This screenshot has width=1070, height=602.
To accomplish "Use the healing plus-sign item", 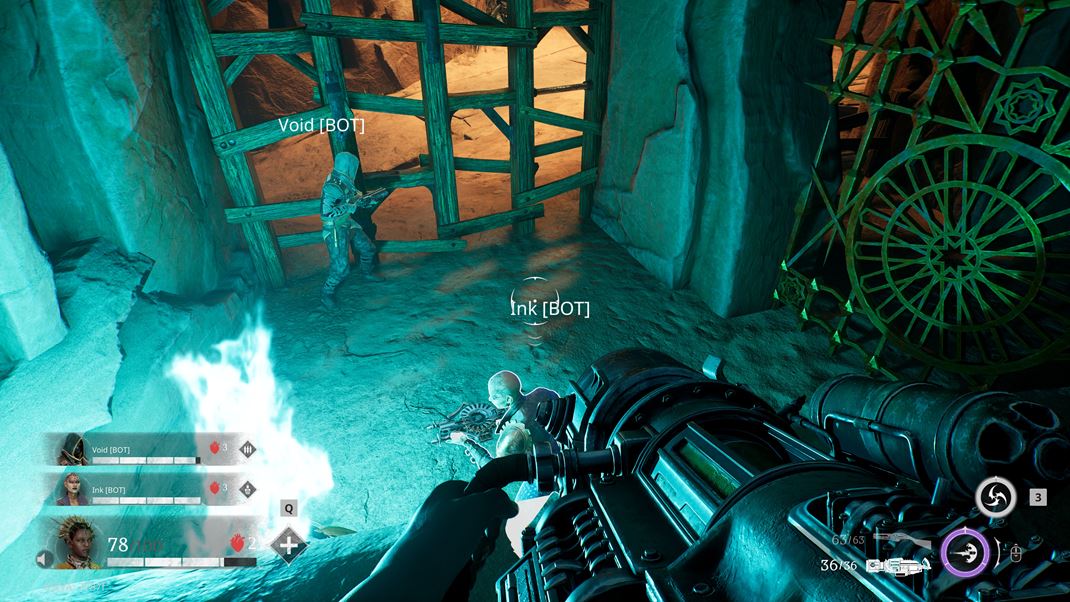I will (289, 545).
